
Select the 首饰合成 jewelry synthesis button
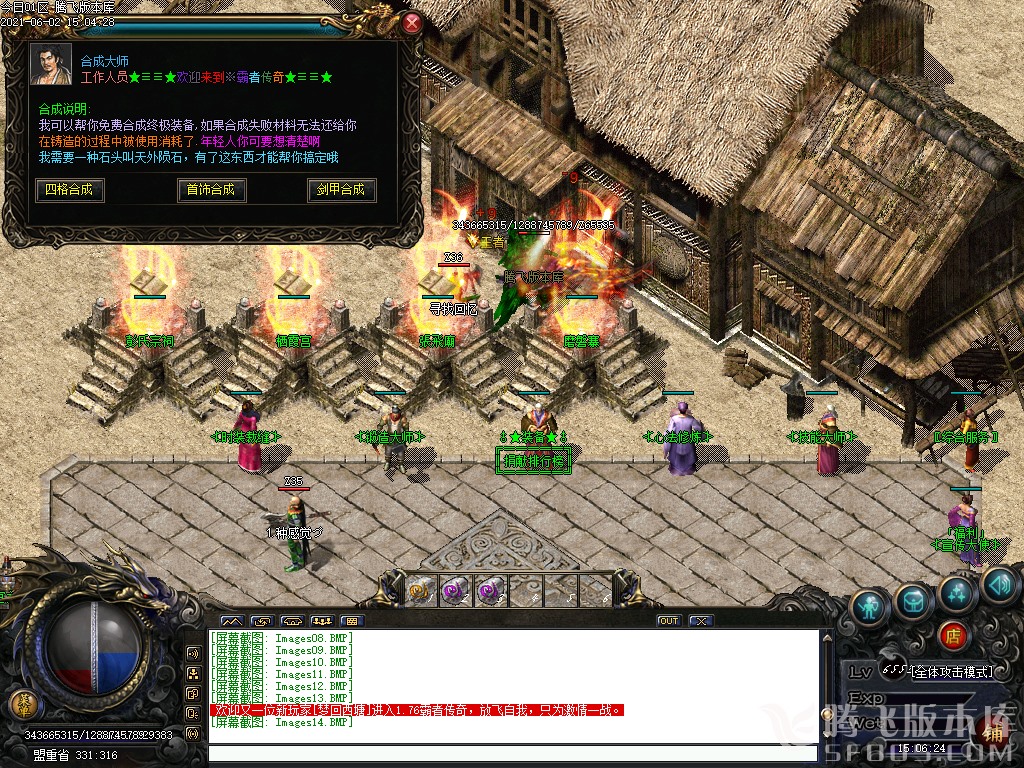210,189
